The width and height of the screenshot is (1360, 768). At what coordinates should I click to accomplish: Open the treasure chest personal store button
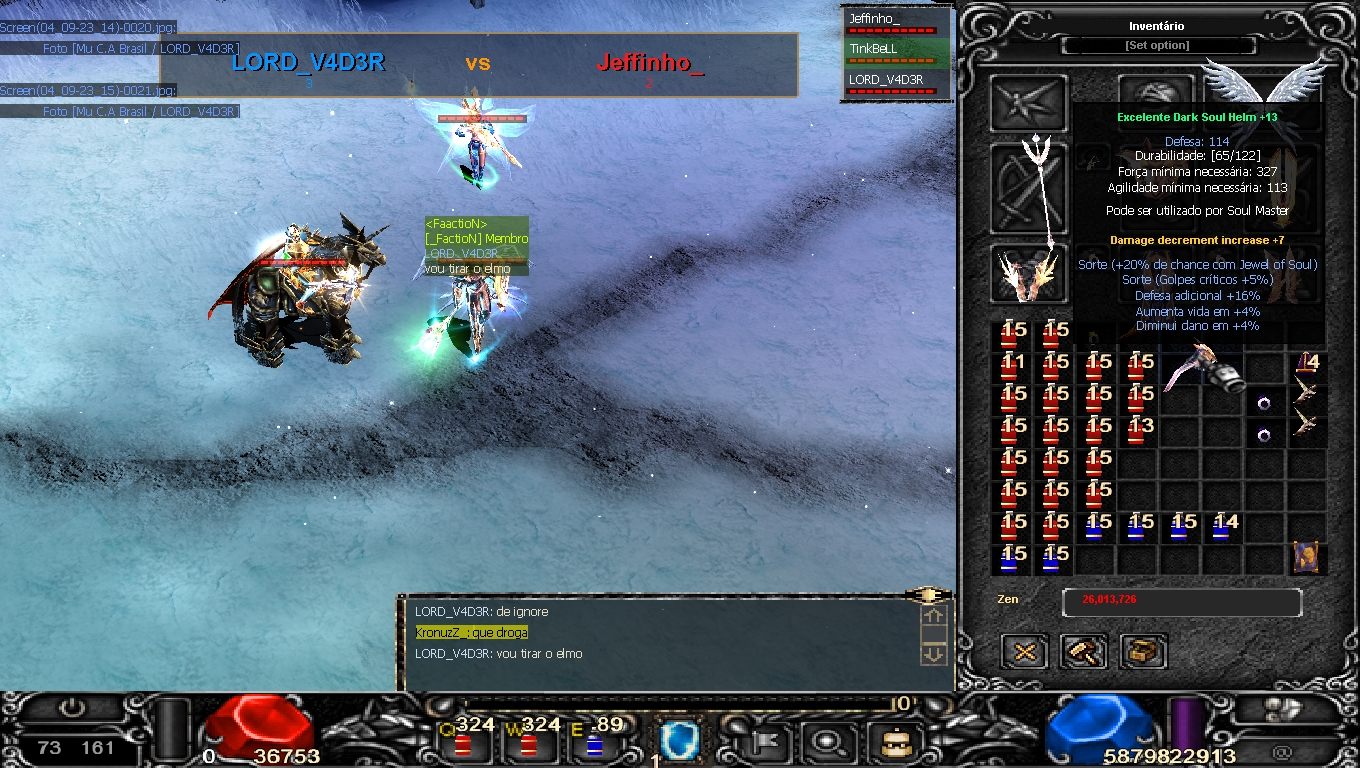coord(1143,652)
